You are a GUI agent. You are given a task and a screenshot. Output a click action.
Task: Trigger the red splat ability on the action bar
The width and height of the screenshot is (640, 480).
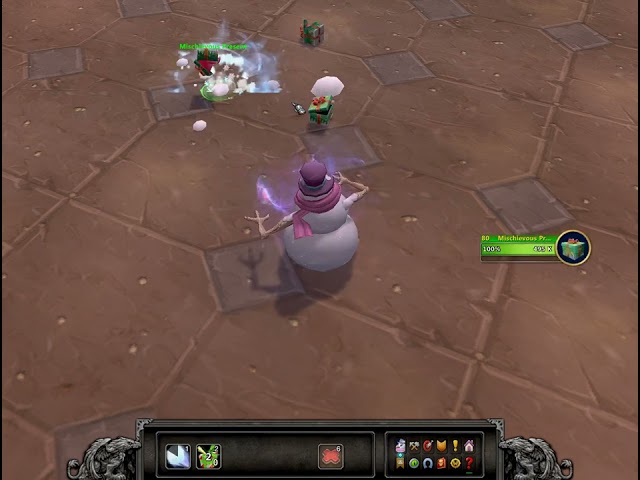tap(331, 456)
